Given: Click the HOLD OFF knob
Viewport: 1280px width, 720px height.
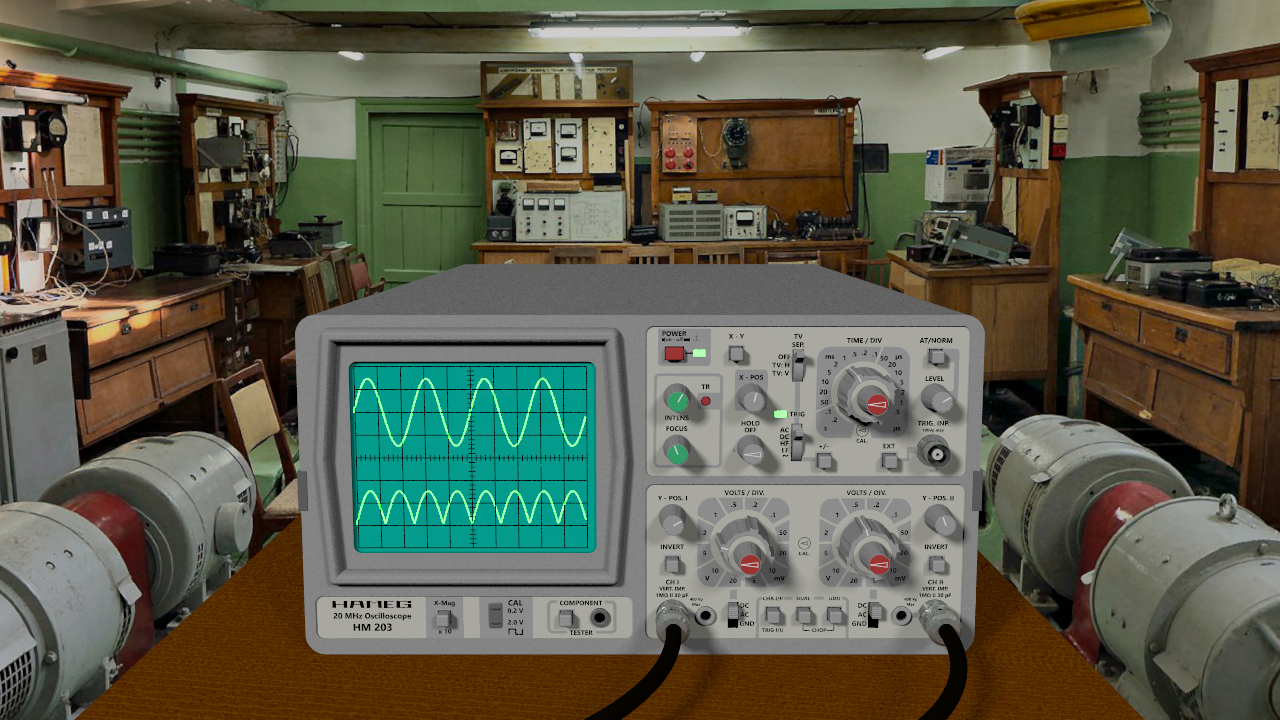Looking at the screenshot, I should (750, 453).
